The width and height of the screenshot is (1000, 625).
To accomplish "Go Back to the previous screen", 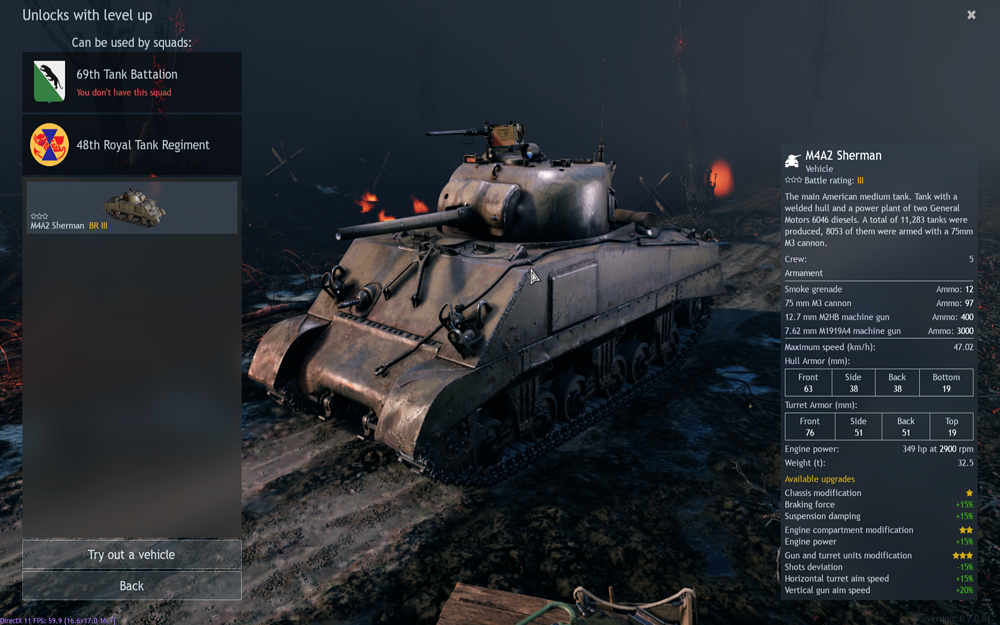I will click(x=131, y=586).
